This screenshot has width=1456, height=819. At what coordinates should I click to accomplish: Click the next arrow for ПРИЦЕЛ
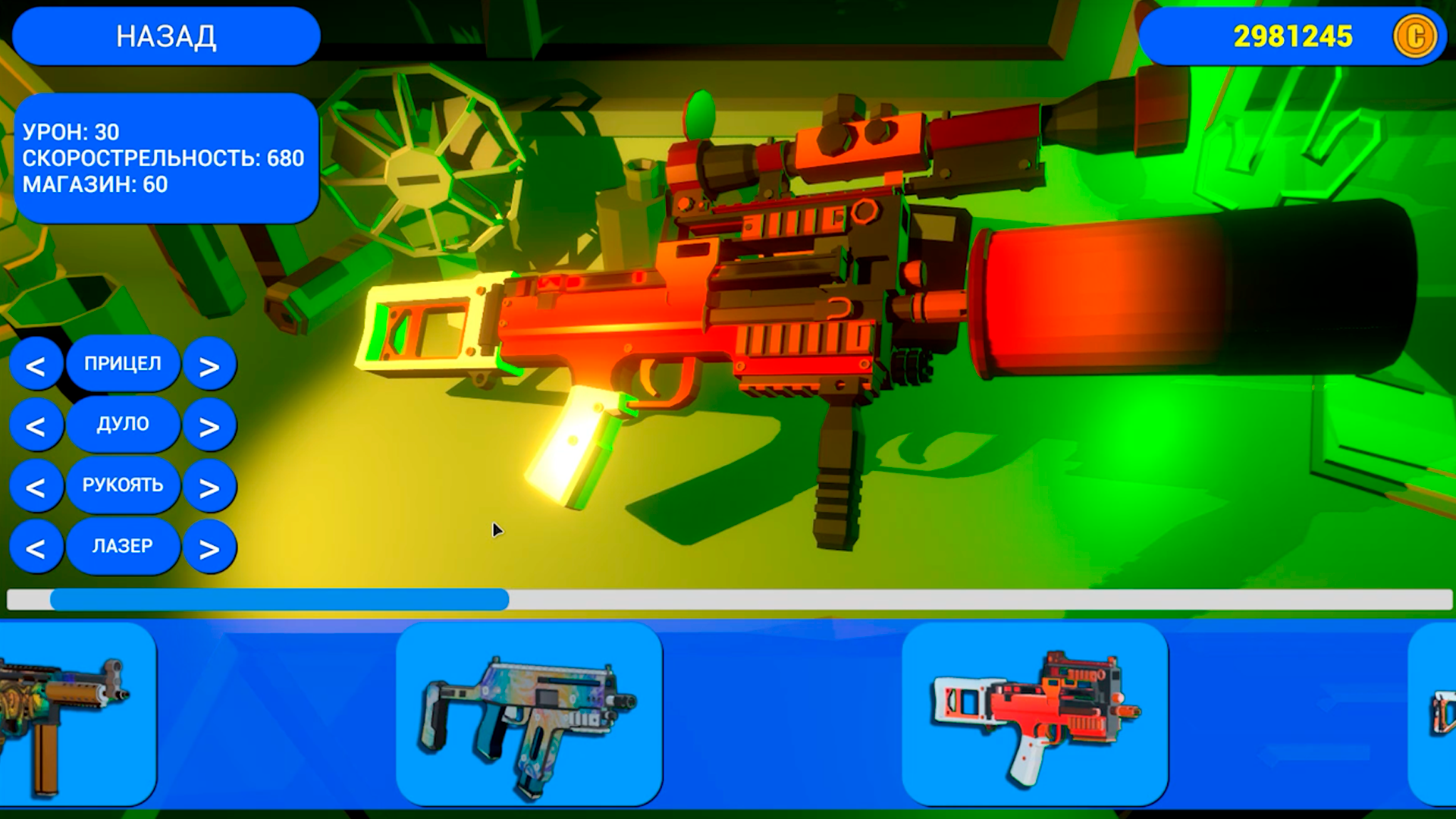[210, 364]
